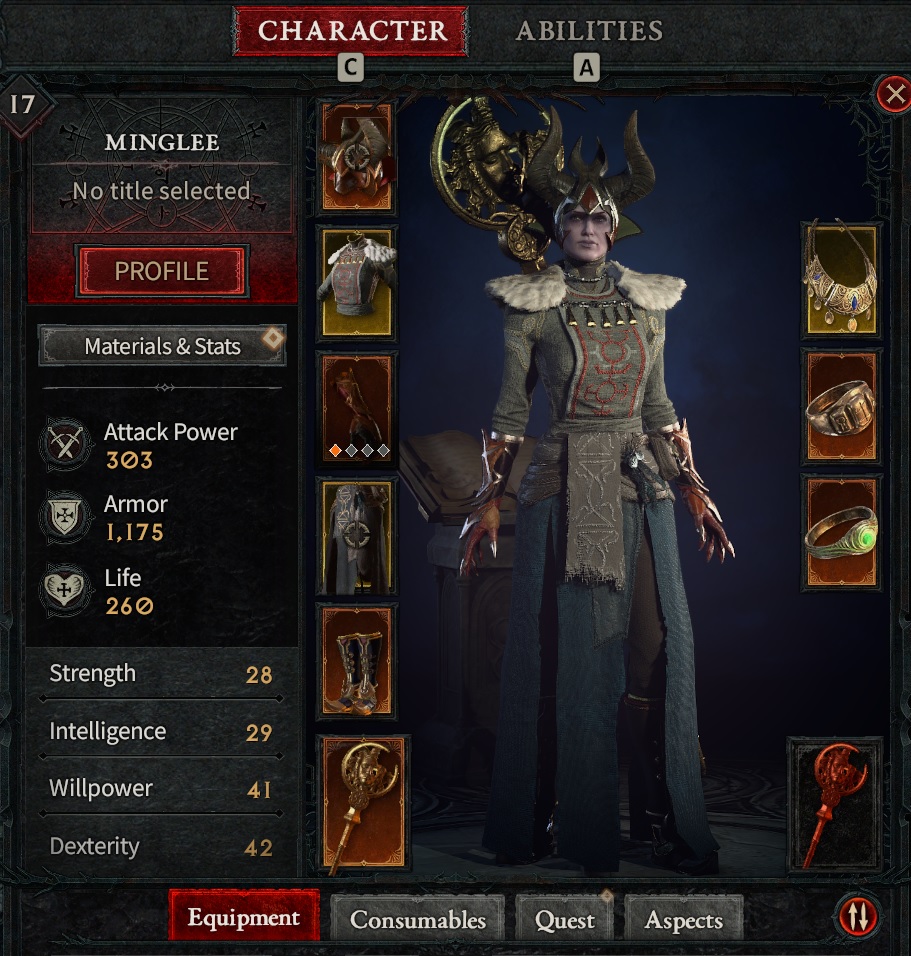
Task: Open the player Profile
Action: point(162,271)
